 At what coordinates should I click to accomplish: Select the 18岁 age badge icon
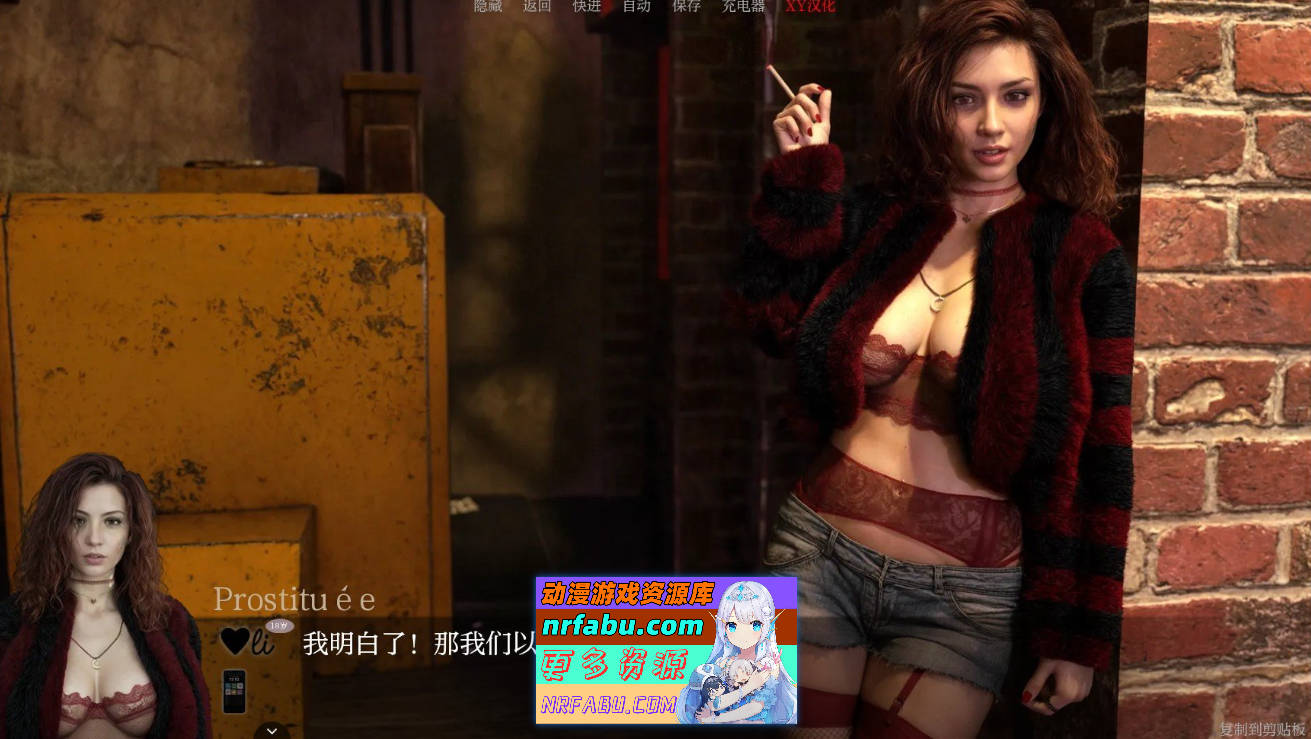coord(279,625)
